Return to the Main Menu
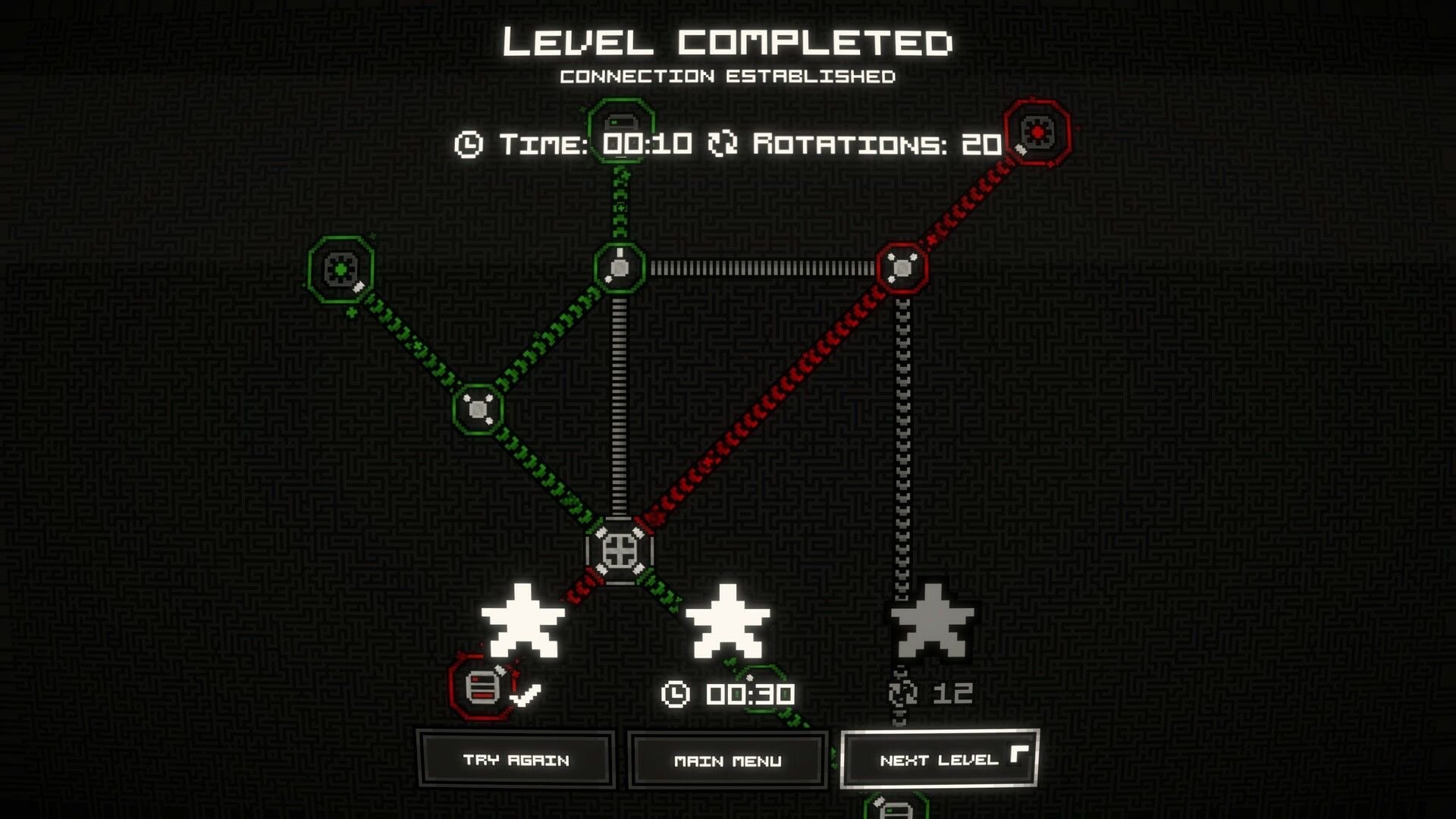This screenshot has height=819, width=1456. [x=727, y=760]
